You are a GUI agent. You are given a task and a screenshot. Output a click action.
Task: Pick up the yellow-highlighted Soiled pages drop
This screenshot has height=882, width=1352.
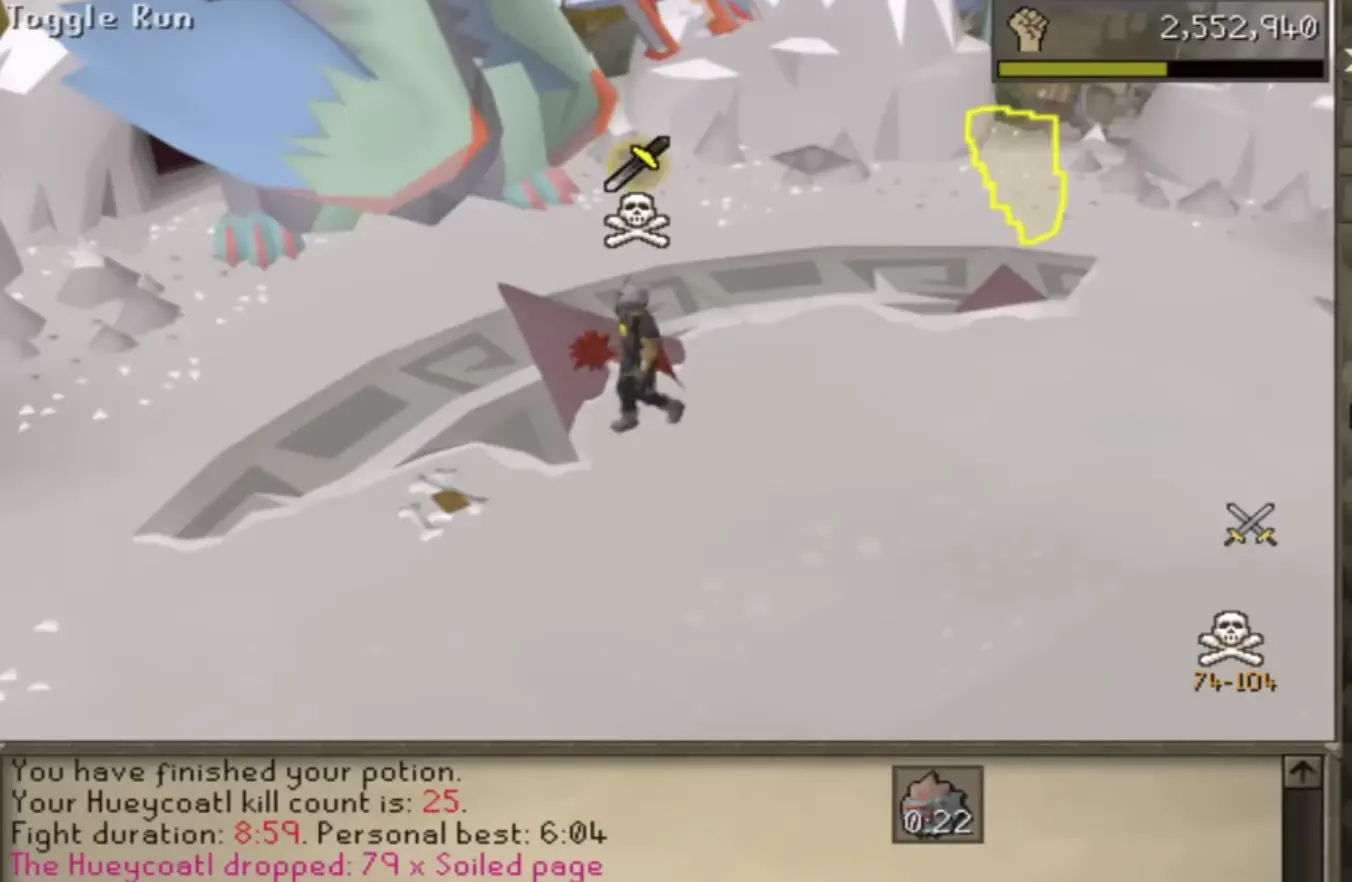coord(1013,175)
